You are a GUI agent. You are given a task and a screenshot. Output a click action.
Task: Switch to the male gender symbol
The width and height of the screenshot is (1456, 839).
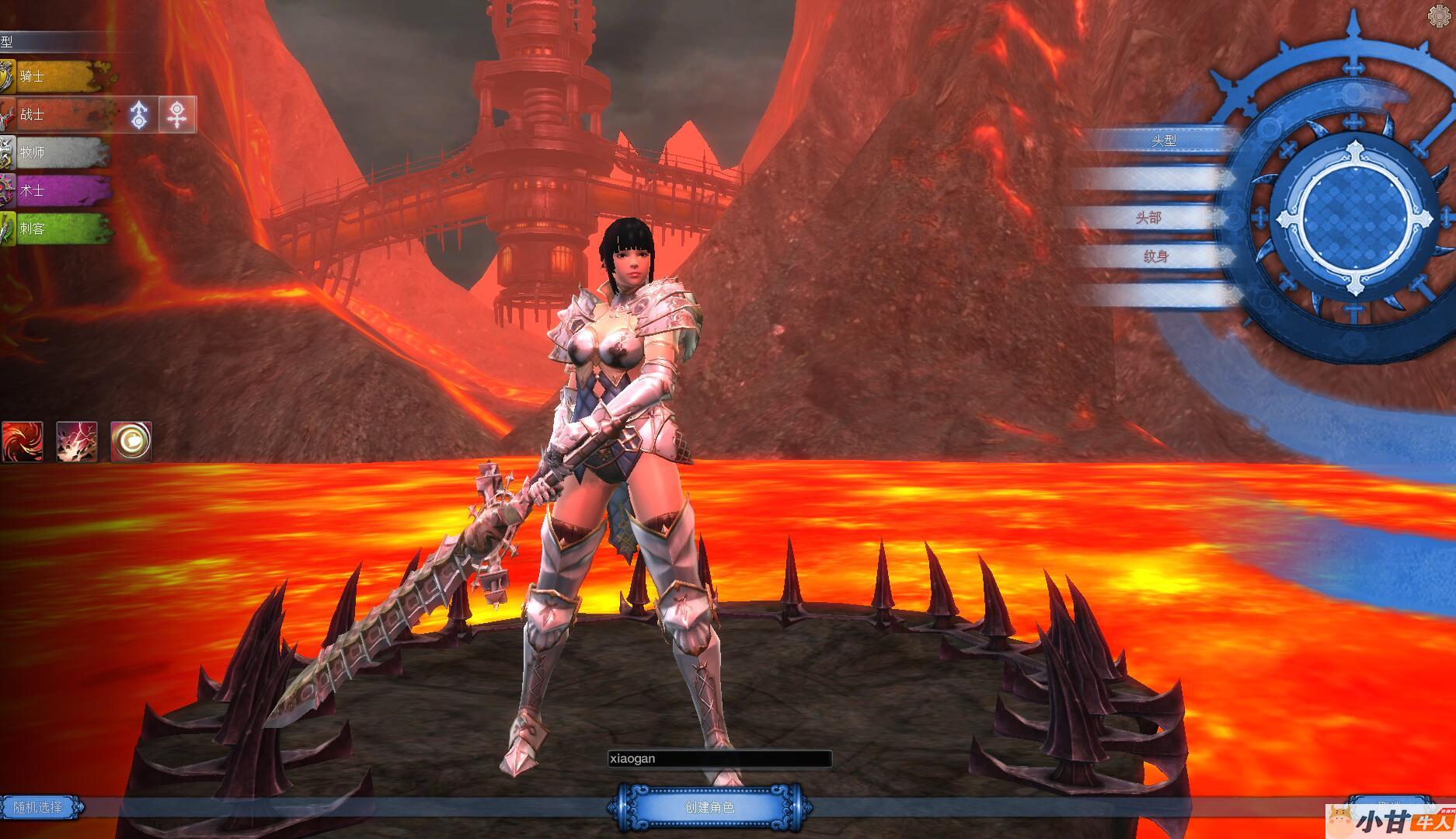click(139, 115)
